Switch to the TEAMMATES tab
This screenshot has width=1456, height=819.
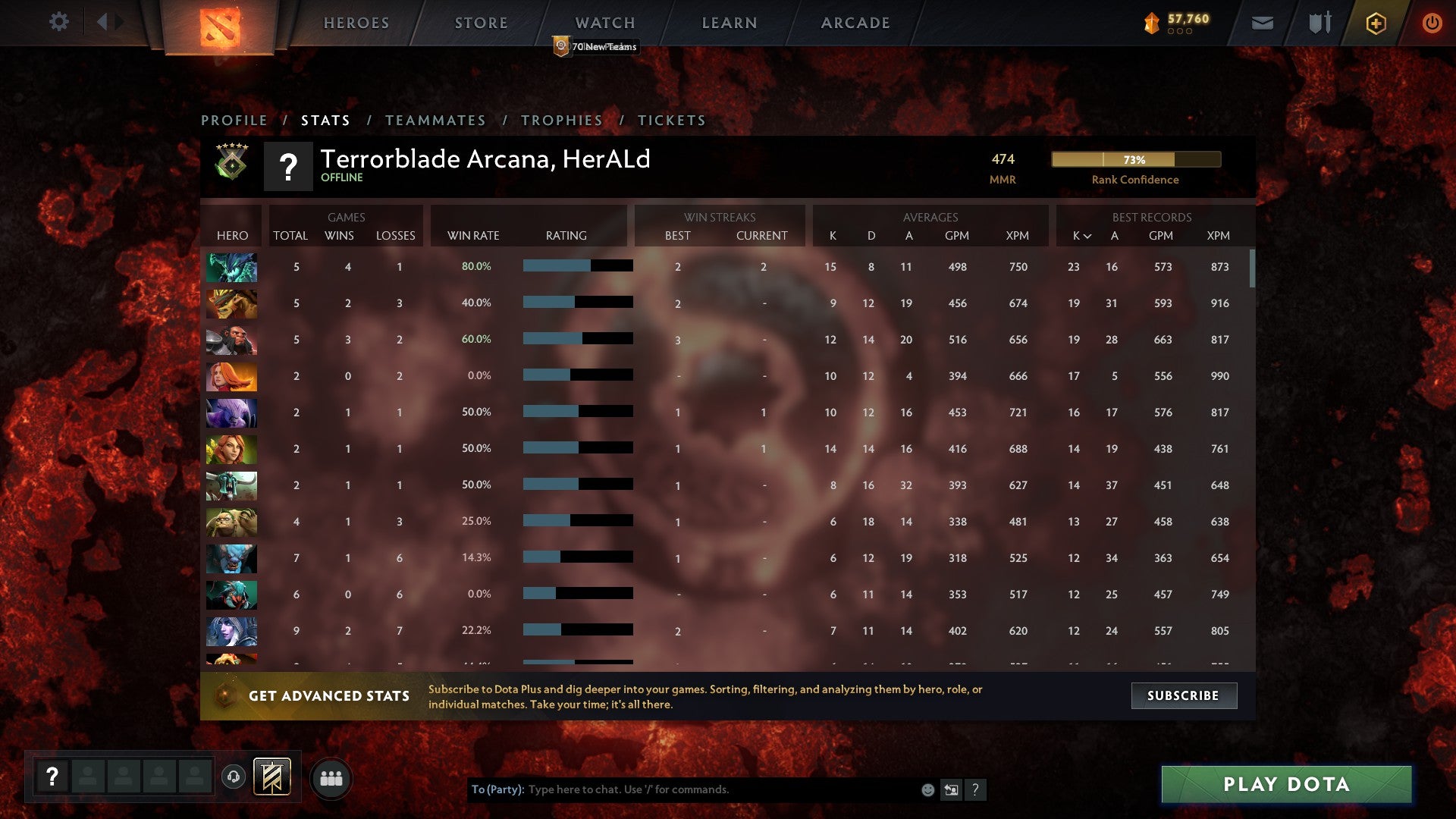pos(436,120)
